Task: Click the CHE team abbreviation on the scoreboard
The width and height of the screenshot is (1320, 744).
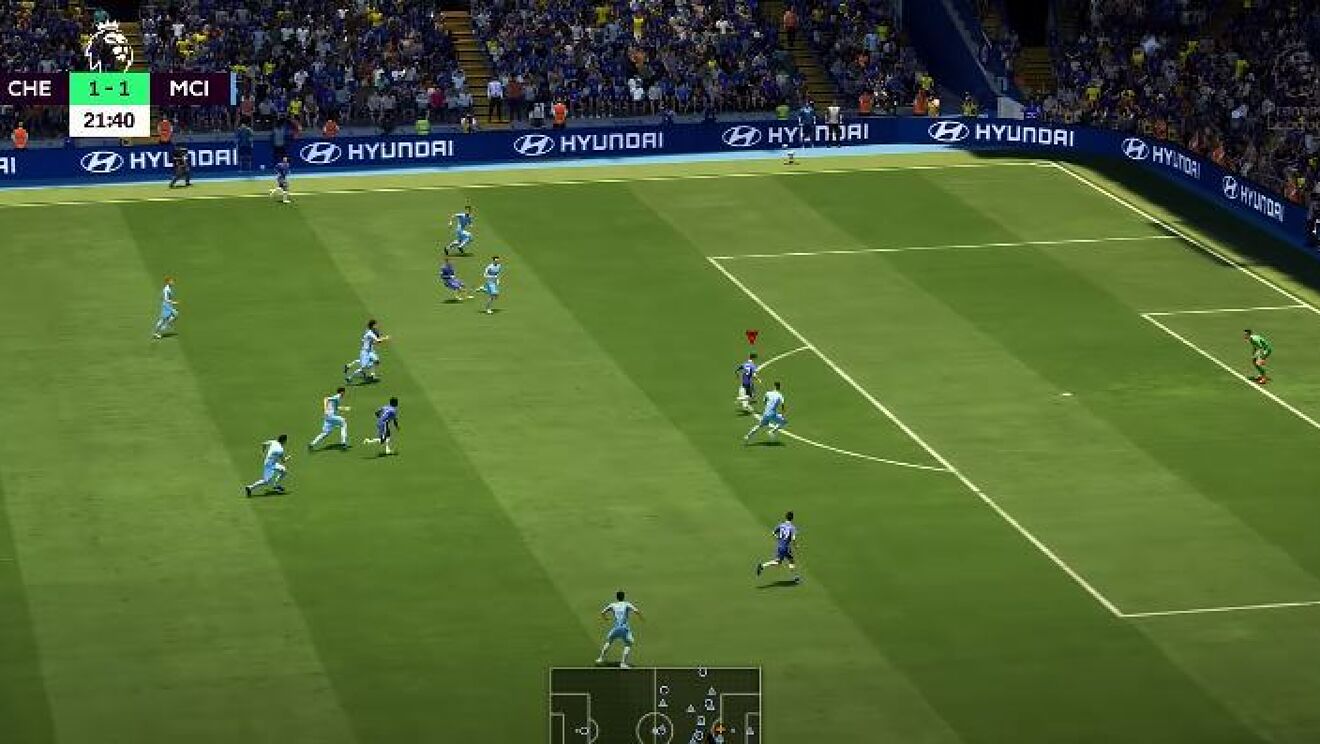Action: click(x=30, y=87)
